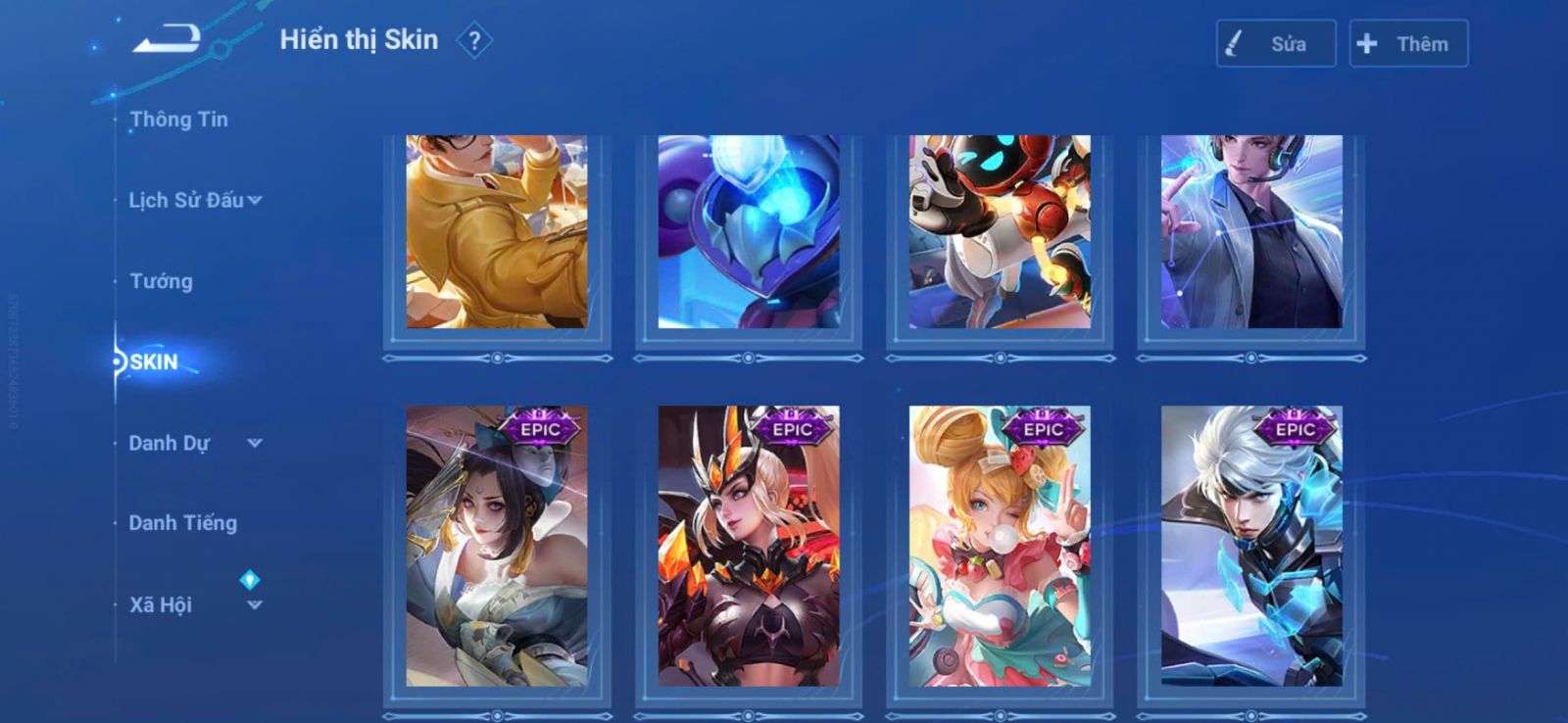Viewport: 1568px width, 723px height.
Task: Choose the horned demon girl EPIC skin
Action: (749, 546)
